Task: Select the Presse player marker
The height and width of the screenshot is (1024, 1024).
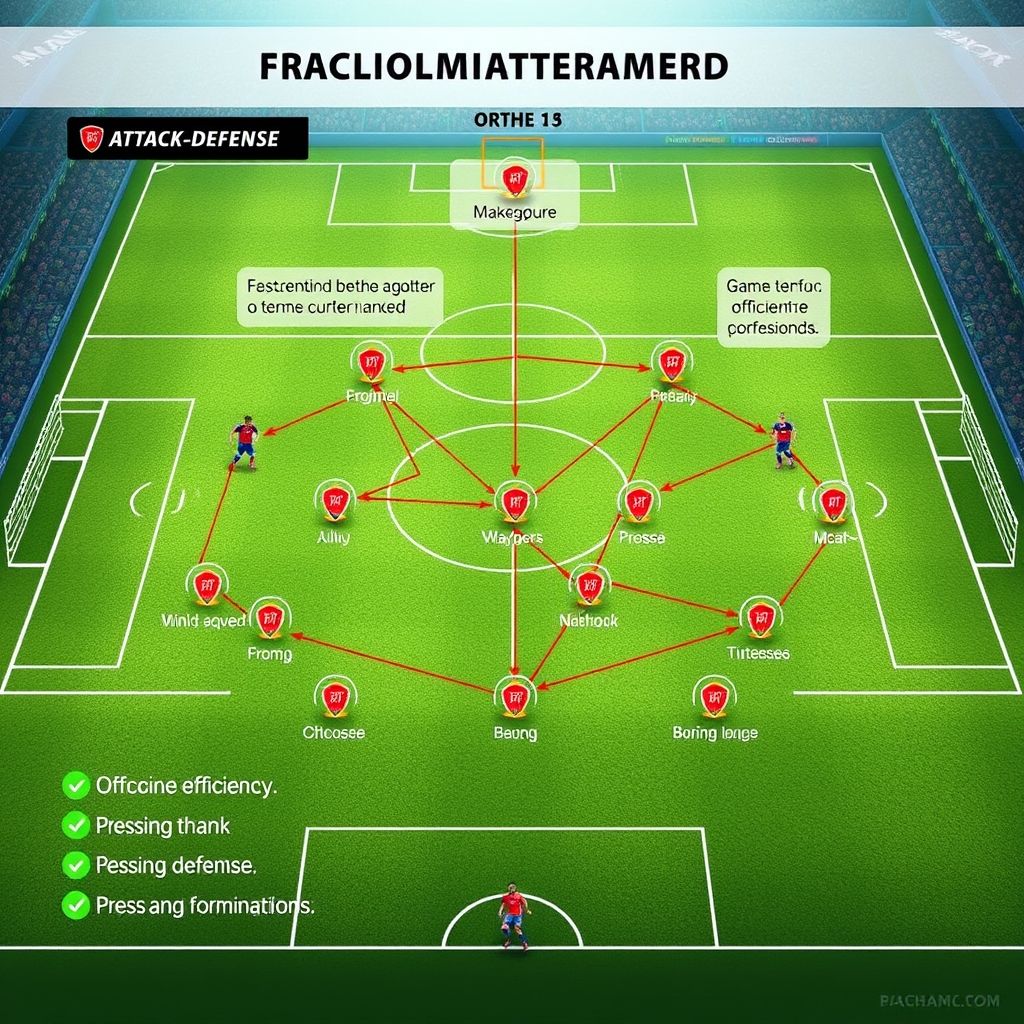Action: 638,501
